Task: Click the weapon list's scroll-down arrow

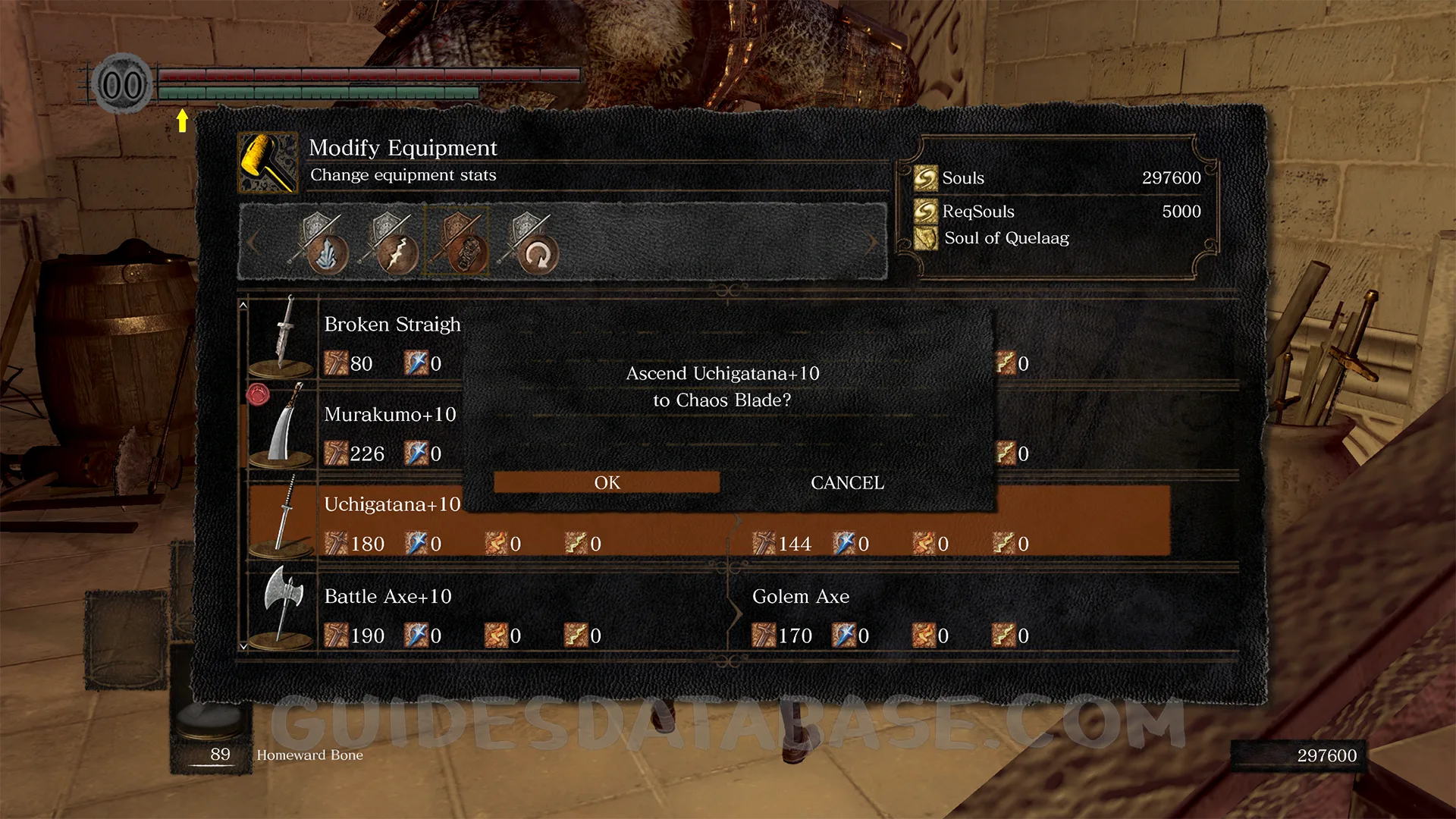Action: click(243, 647)
